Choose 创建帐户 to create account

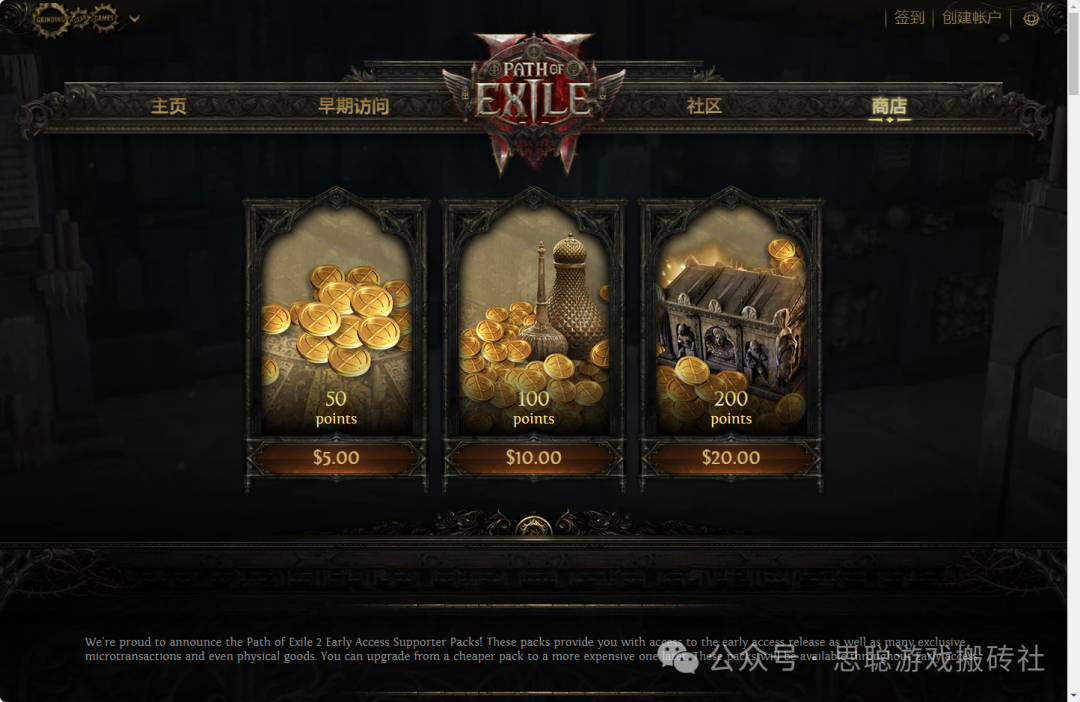point(971,18)
